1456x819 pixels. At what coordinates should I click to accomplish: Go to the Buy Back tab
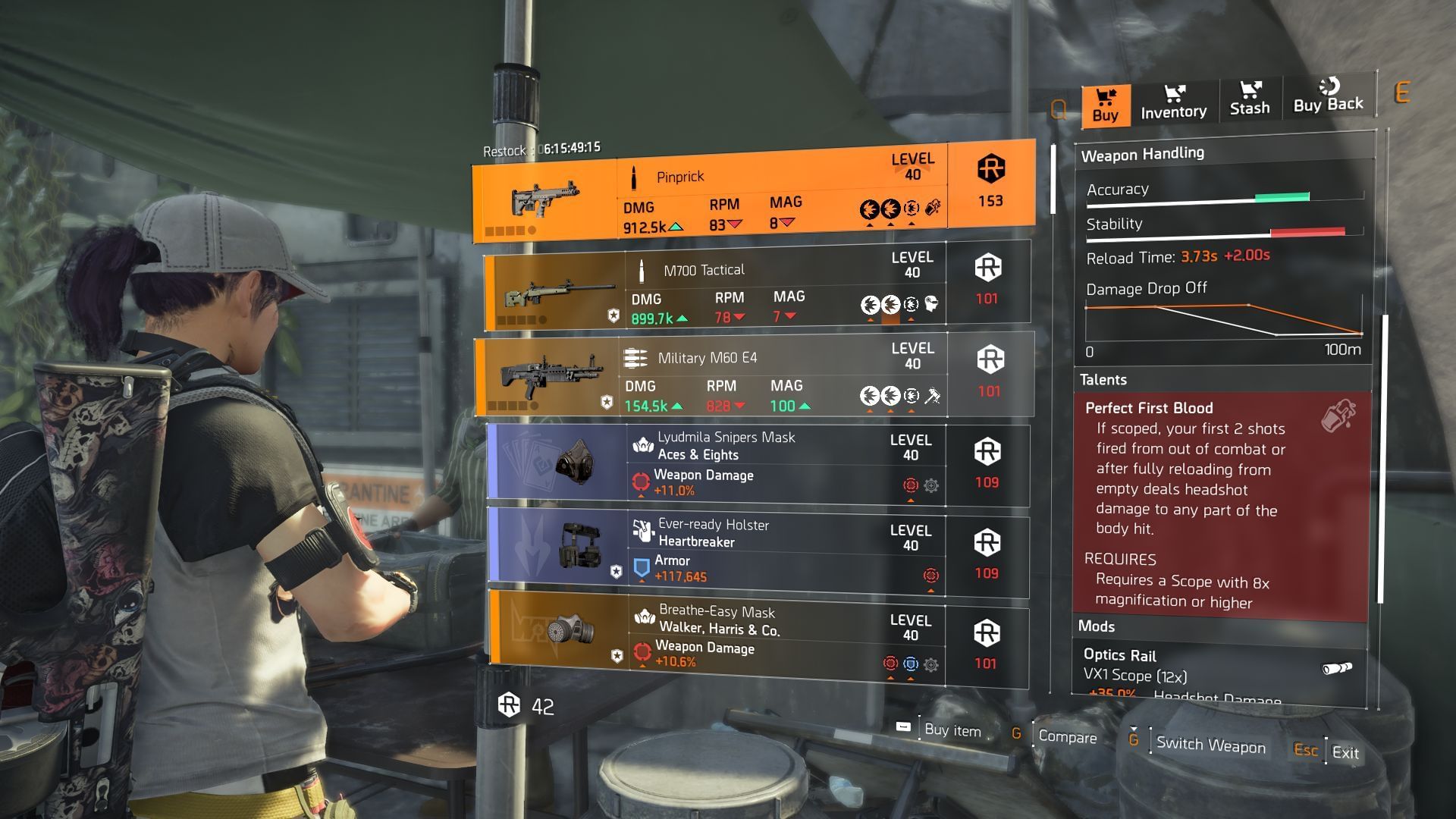(1328, 96)
